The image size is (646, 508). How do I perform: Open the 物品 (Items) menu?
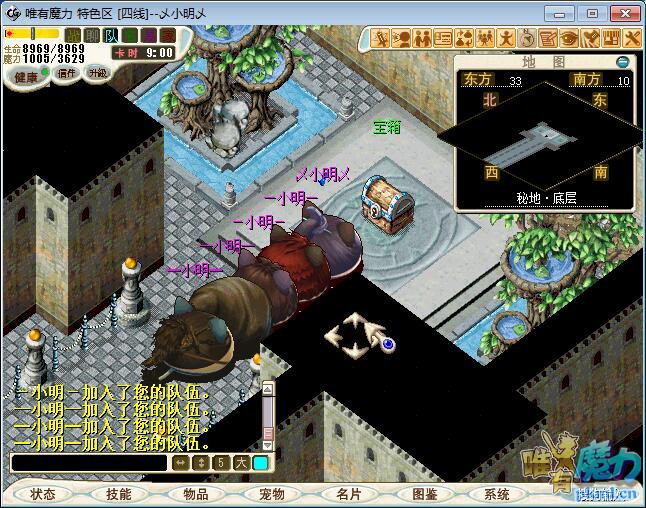(x=195, y=494)
